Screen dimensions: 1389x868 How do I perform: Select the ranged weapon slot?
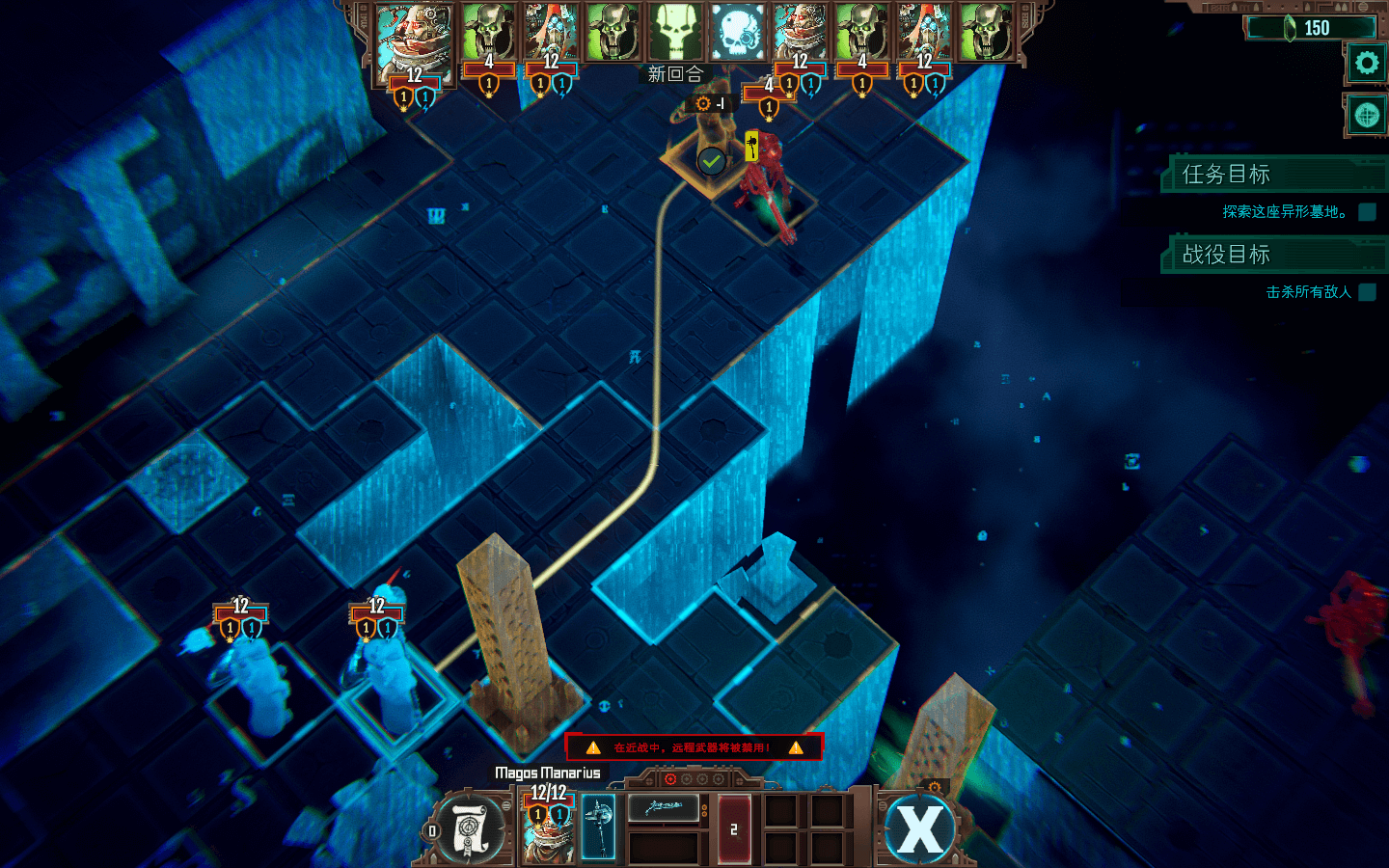click(664, 808)
